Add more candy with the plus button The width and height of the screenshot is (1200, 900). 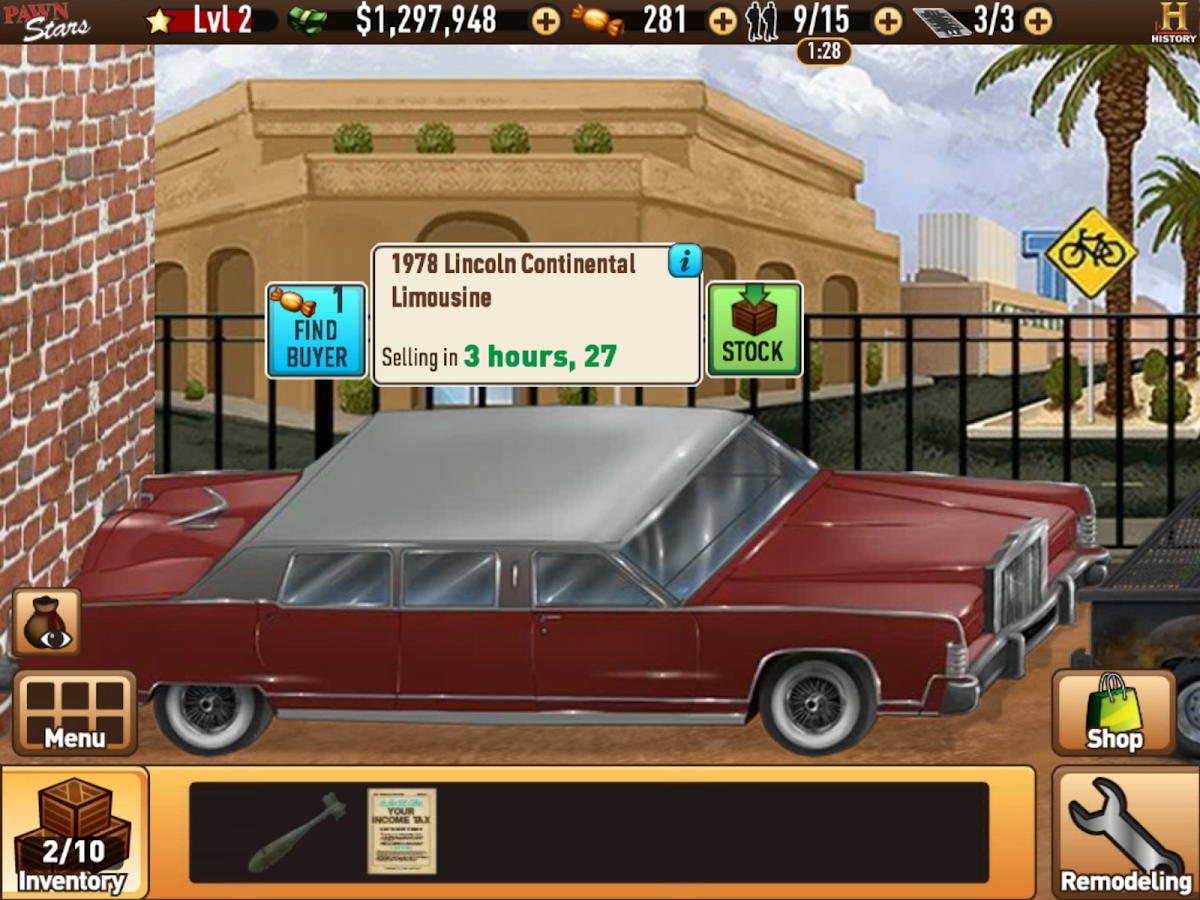tap(722, 20)
